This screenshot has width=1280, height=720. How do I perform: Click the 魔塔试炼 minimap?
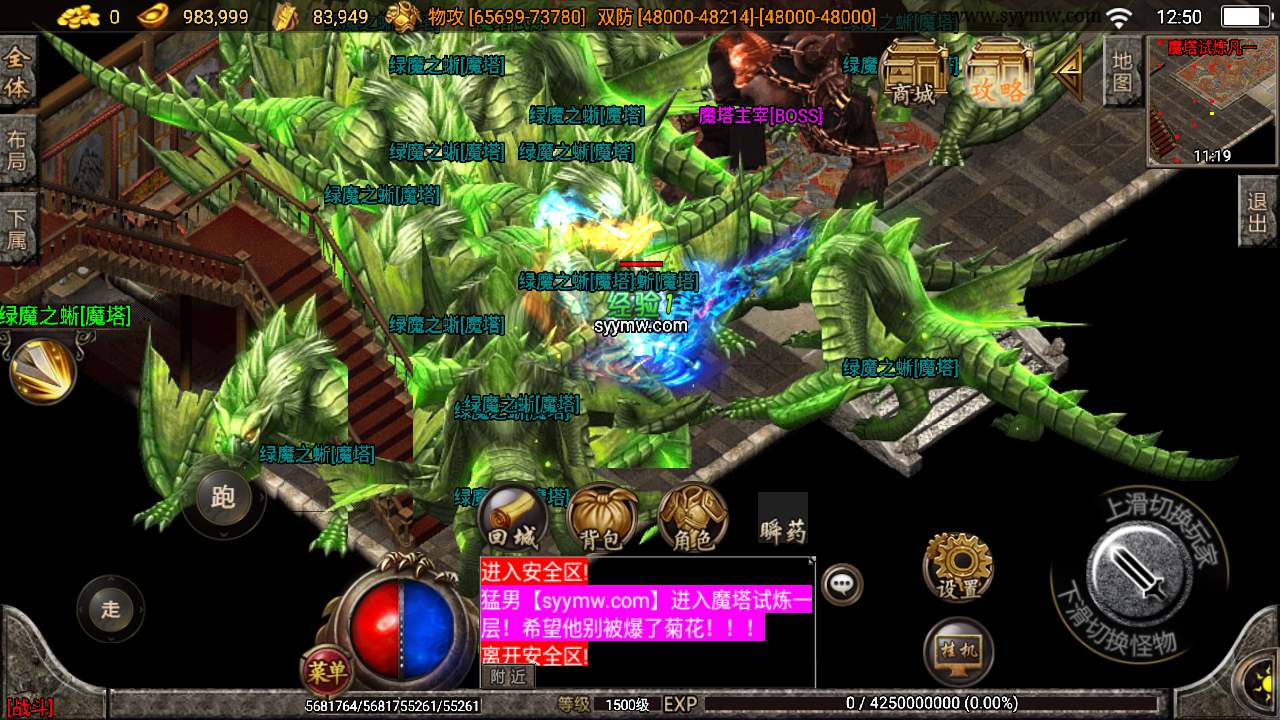tap(1212, 101)
